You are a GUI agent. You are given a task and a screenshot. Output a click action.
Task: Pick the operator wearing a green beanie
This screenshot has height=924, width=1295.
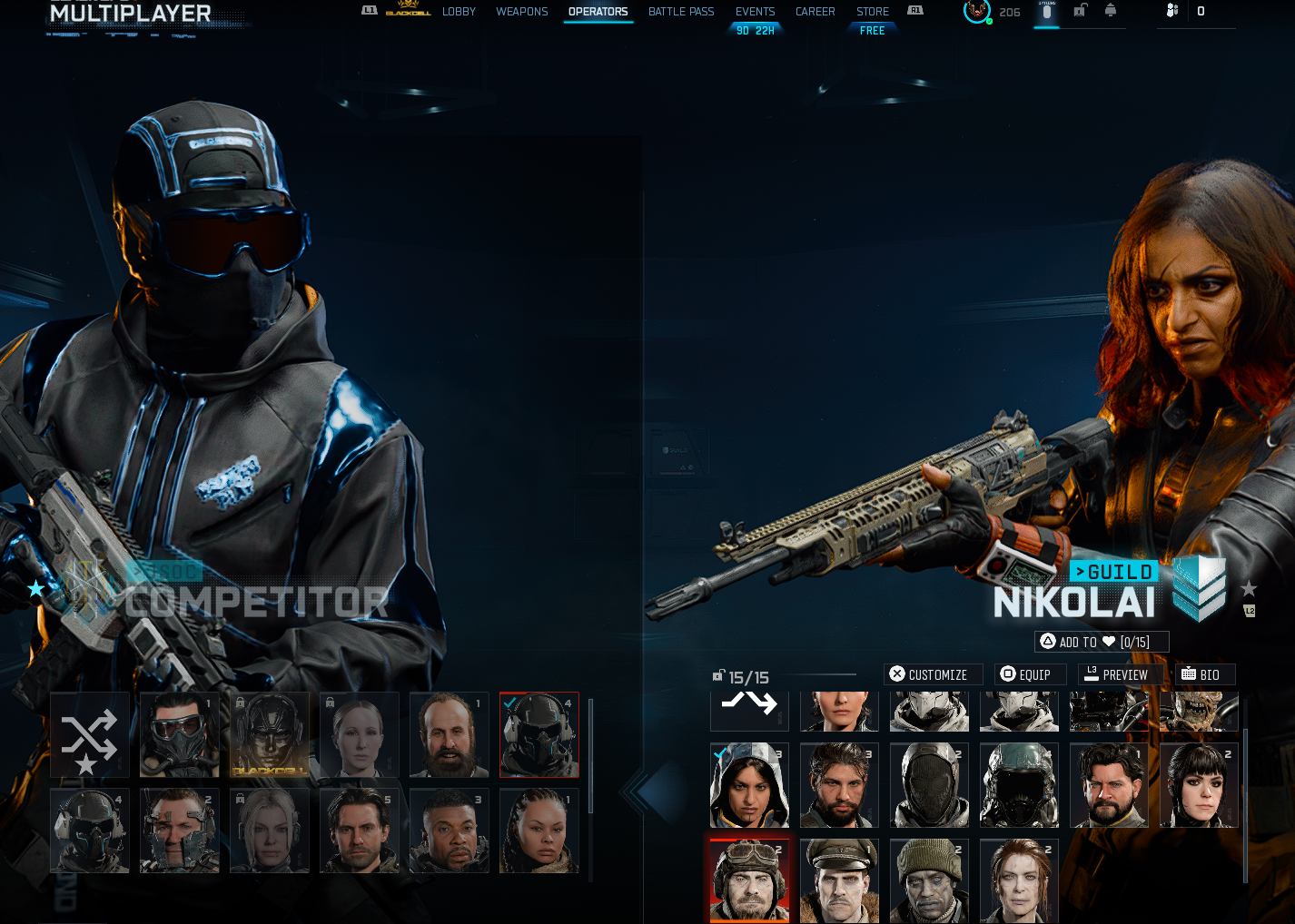click(929, 880)
